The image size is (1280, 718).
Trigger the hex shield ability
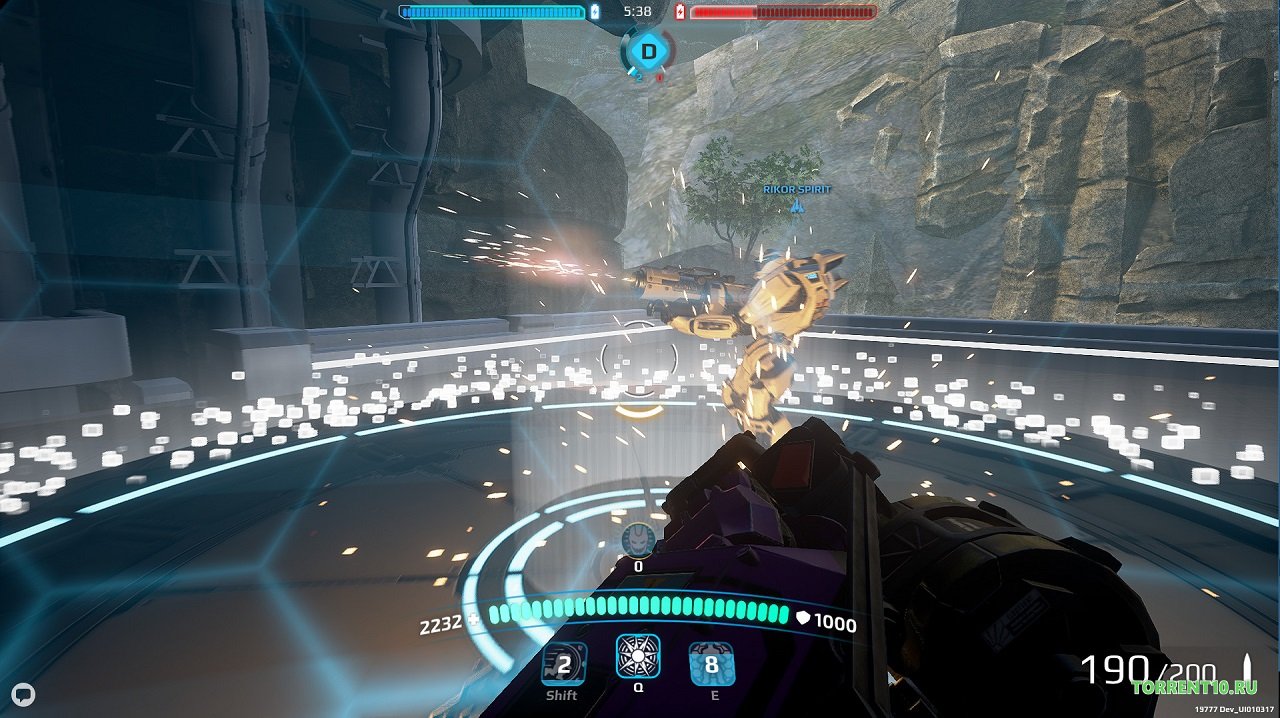(x=712, y=664)
